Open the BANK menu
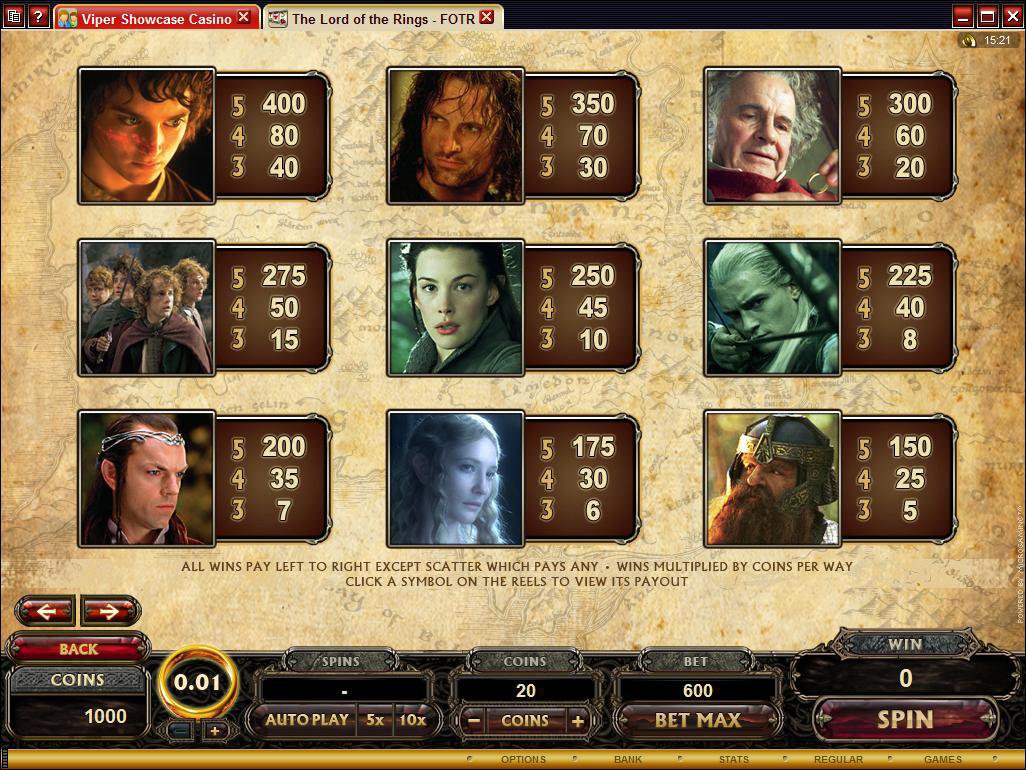The image size is (1026, 770). pos(628,760)
